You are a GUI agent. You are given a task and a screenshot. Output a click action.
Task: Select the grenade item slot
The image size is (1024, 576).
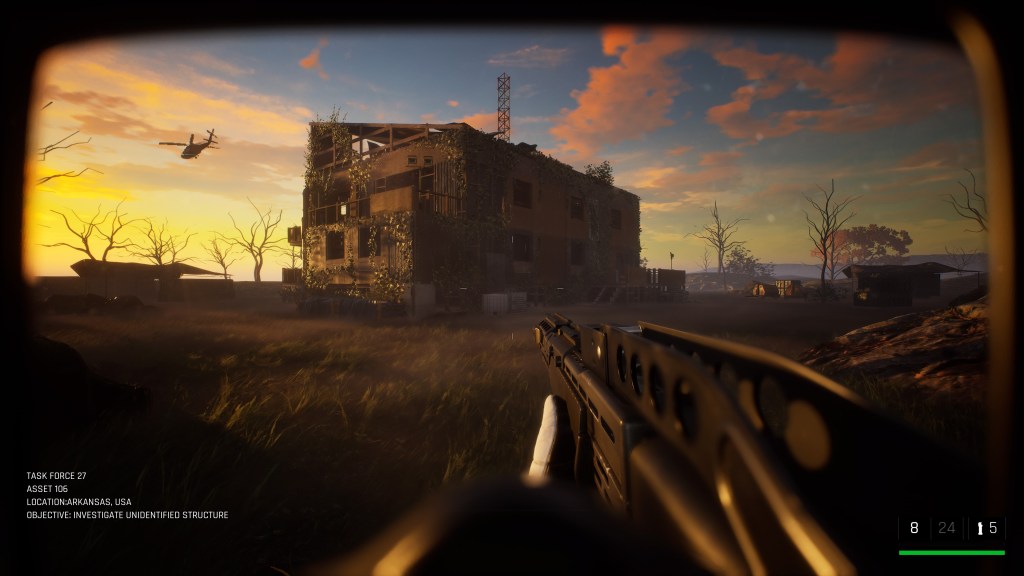pyautogui.click(x=987, y=528)
